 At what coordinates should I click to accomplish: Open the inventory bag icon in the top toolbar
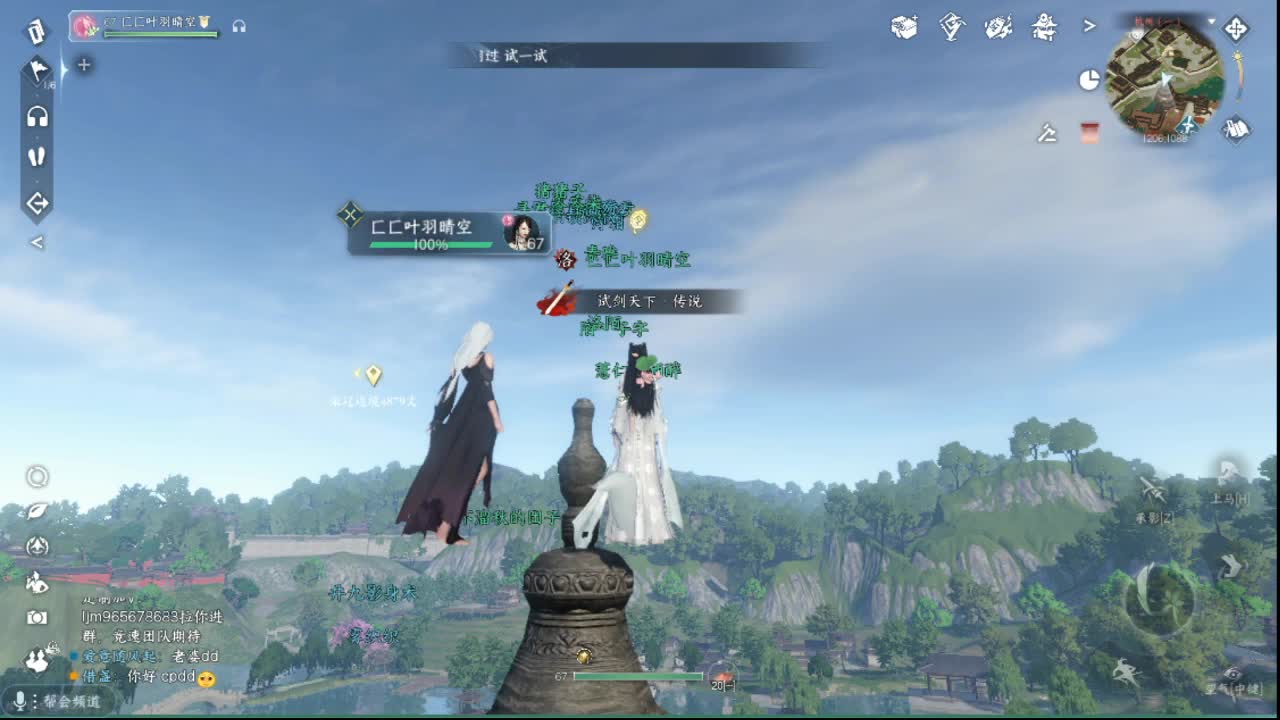coord(905,28)
